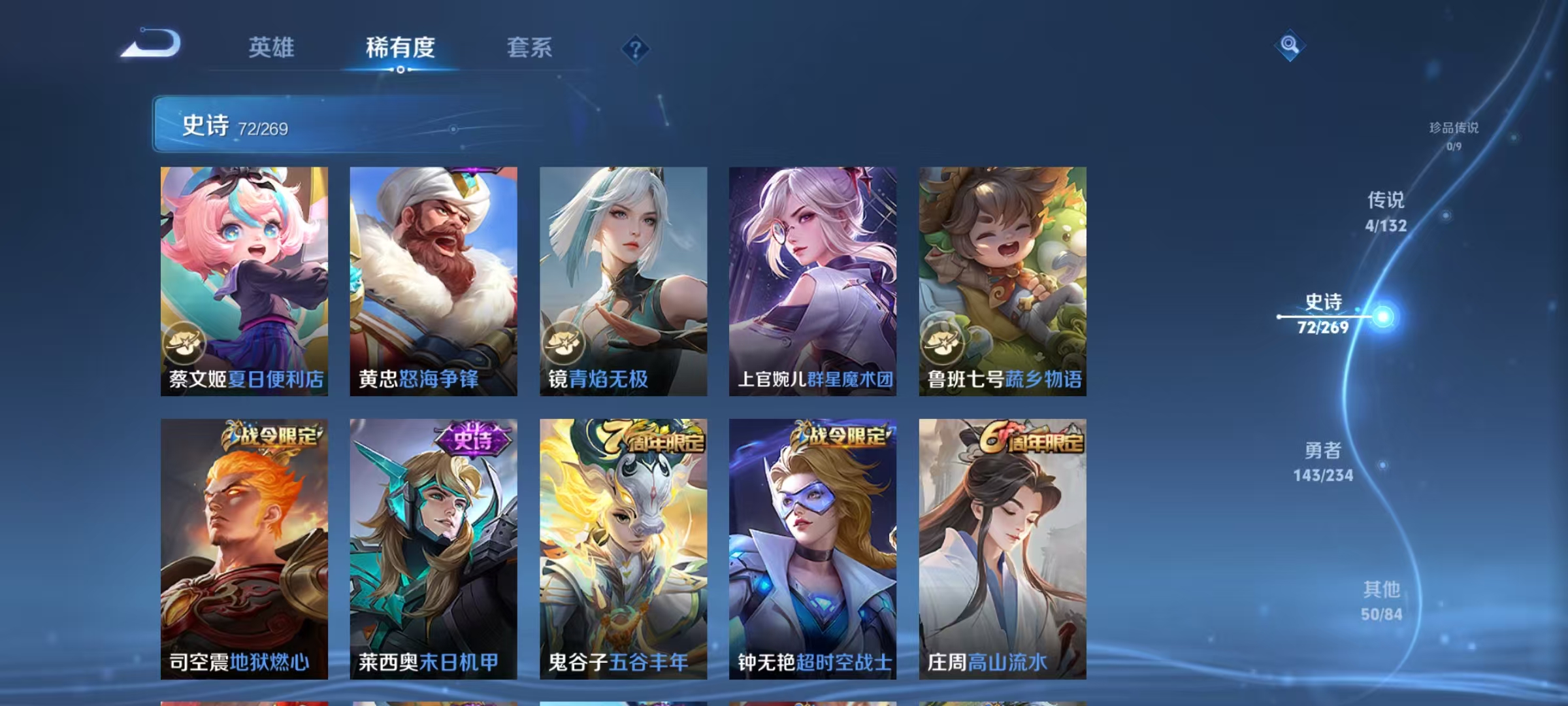Image resolution: width=1568 pixels, height=706 pixels.
Task: Switch to the 英雄 tab
Action: coord(272,48)
